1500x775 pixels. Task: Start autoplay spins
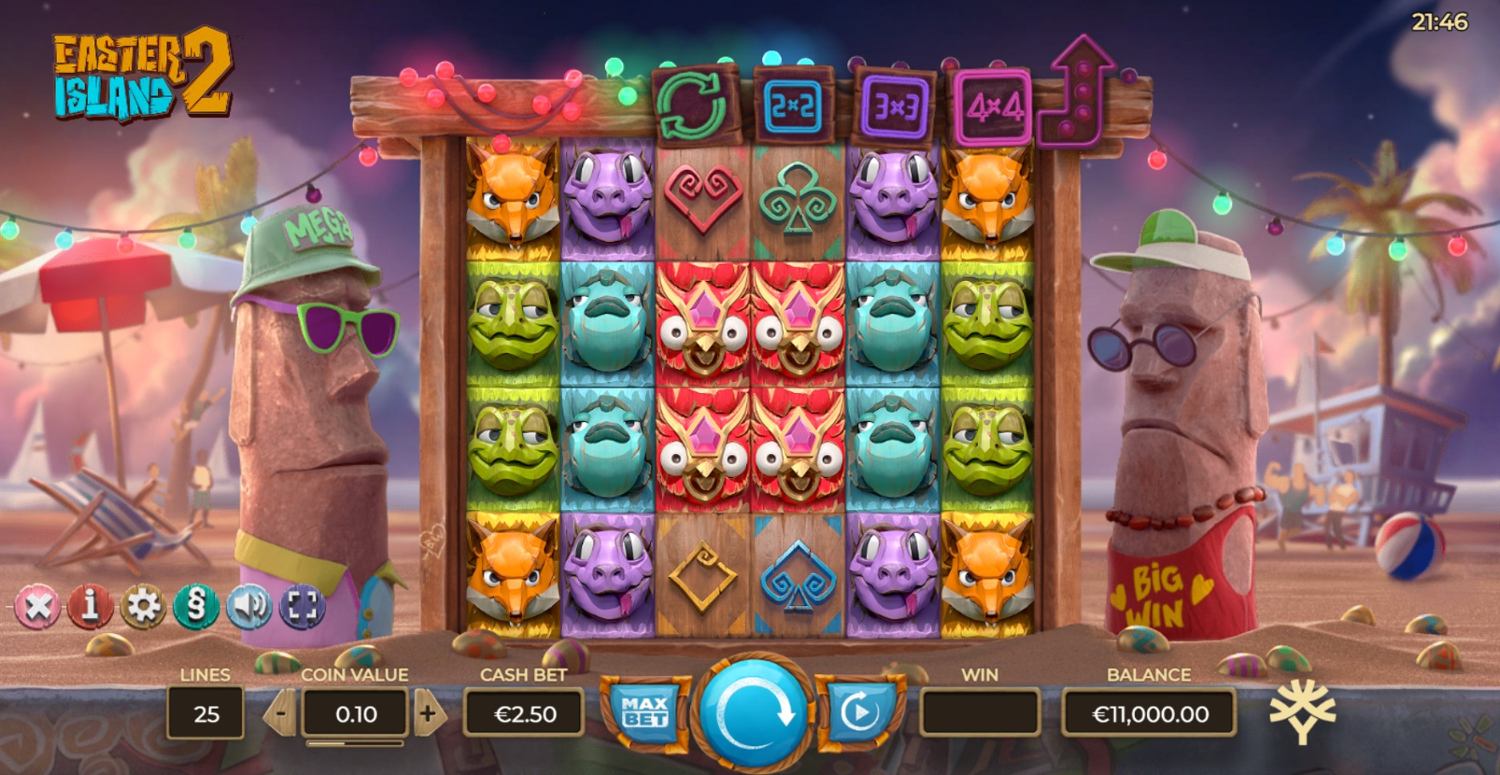click(859, 711)
